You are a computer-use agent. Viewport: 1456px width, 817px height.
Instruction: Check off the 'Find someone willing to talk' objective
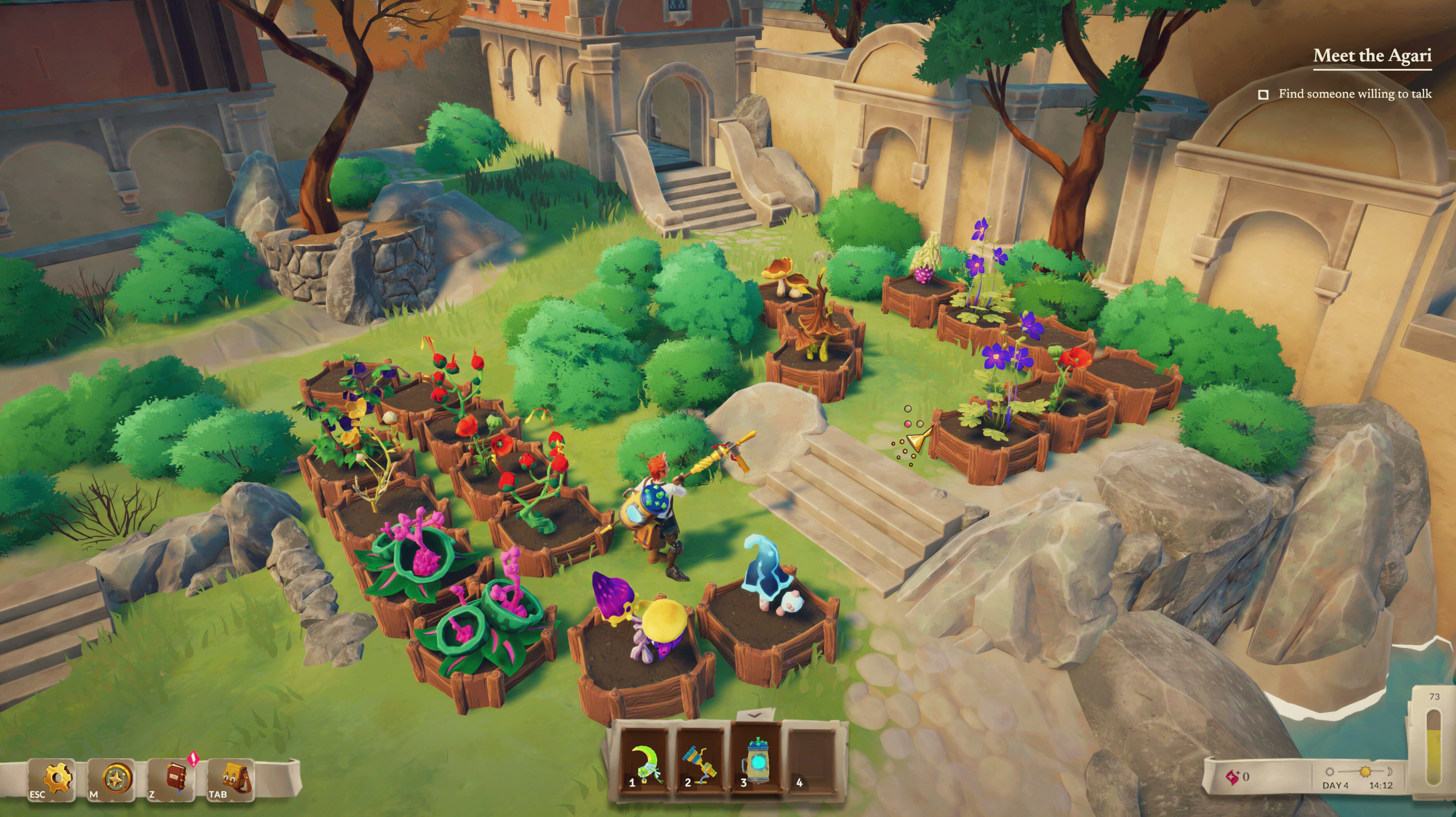[1263, 94]
